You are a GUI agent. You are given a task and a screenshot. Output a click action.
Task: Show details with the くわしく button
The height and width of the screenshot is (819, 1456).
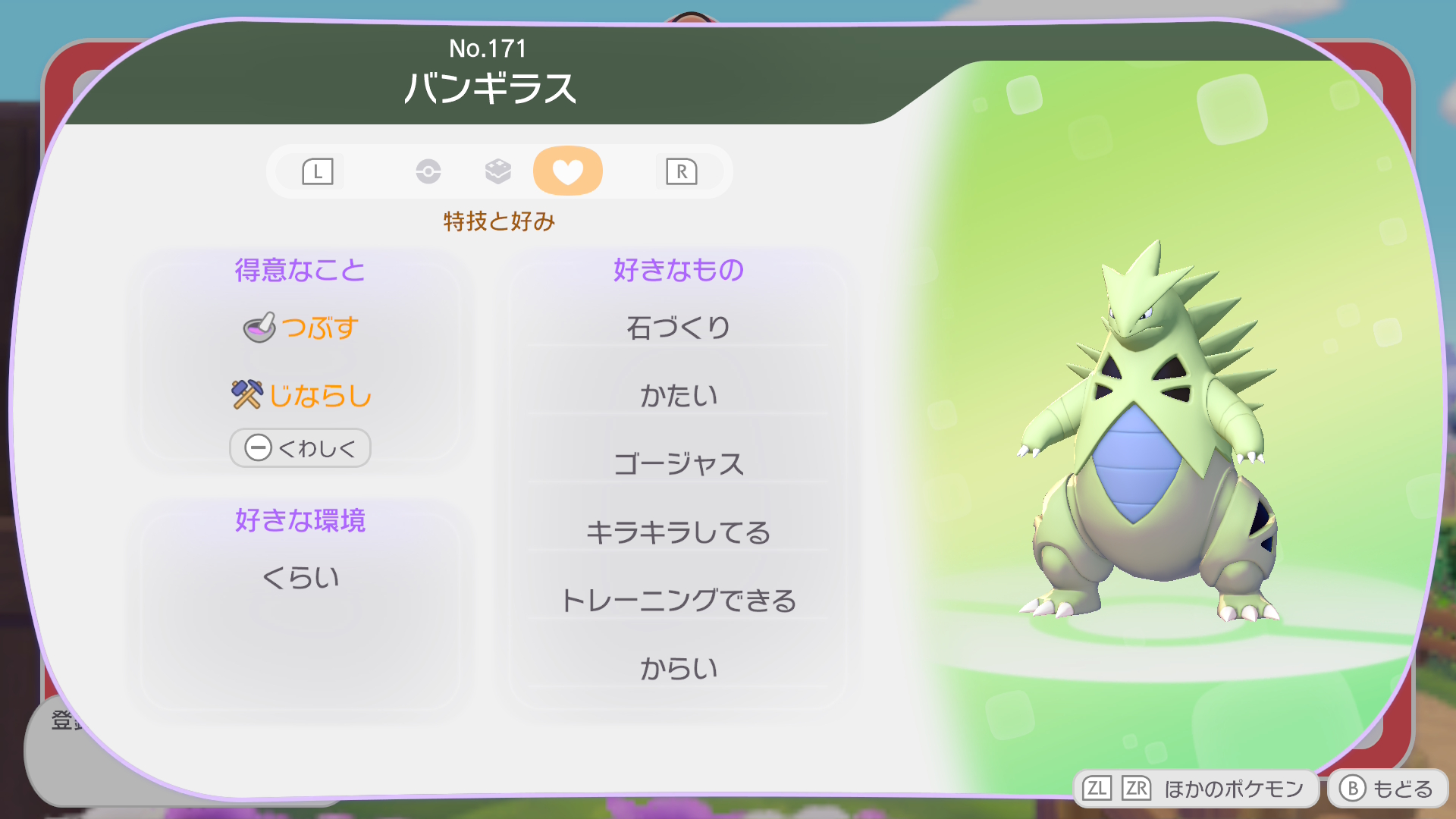[x=300, y=448]
